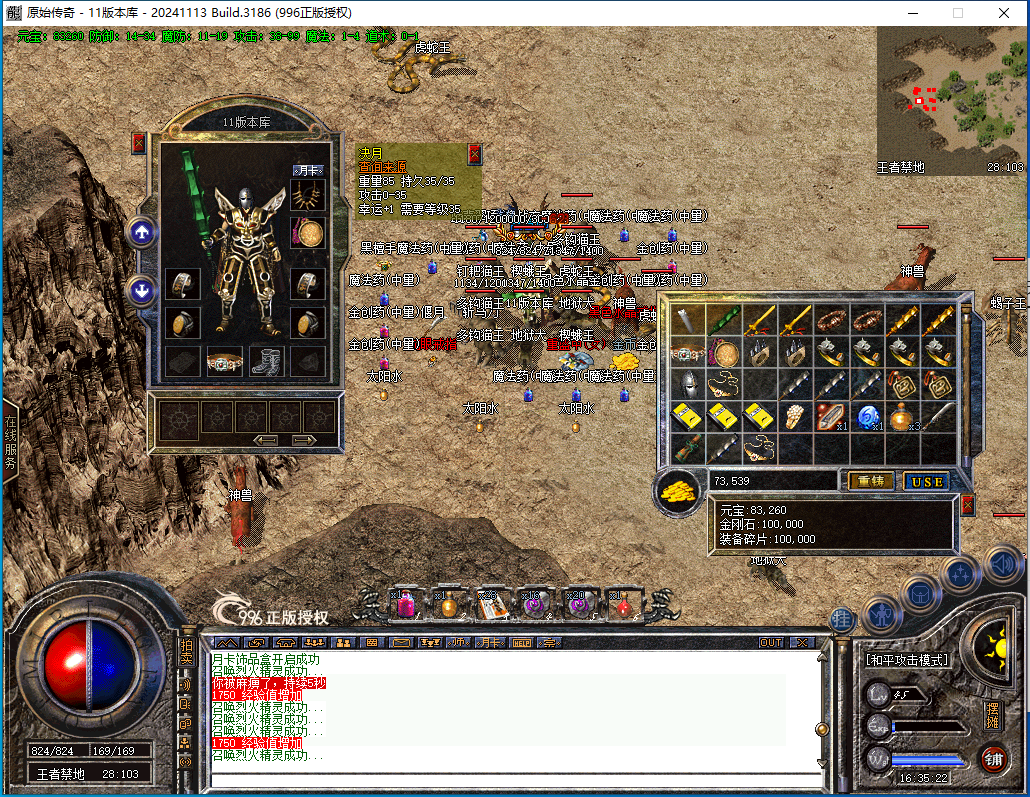
Task: Select the orange potion flask in the bag
Action: click(x=902, y=416)
